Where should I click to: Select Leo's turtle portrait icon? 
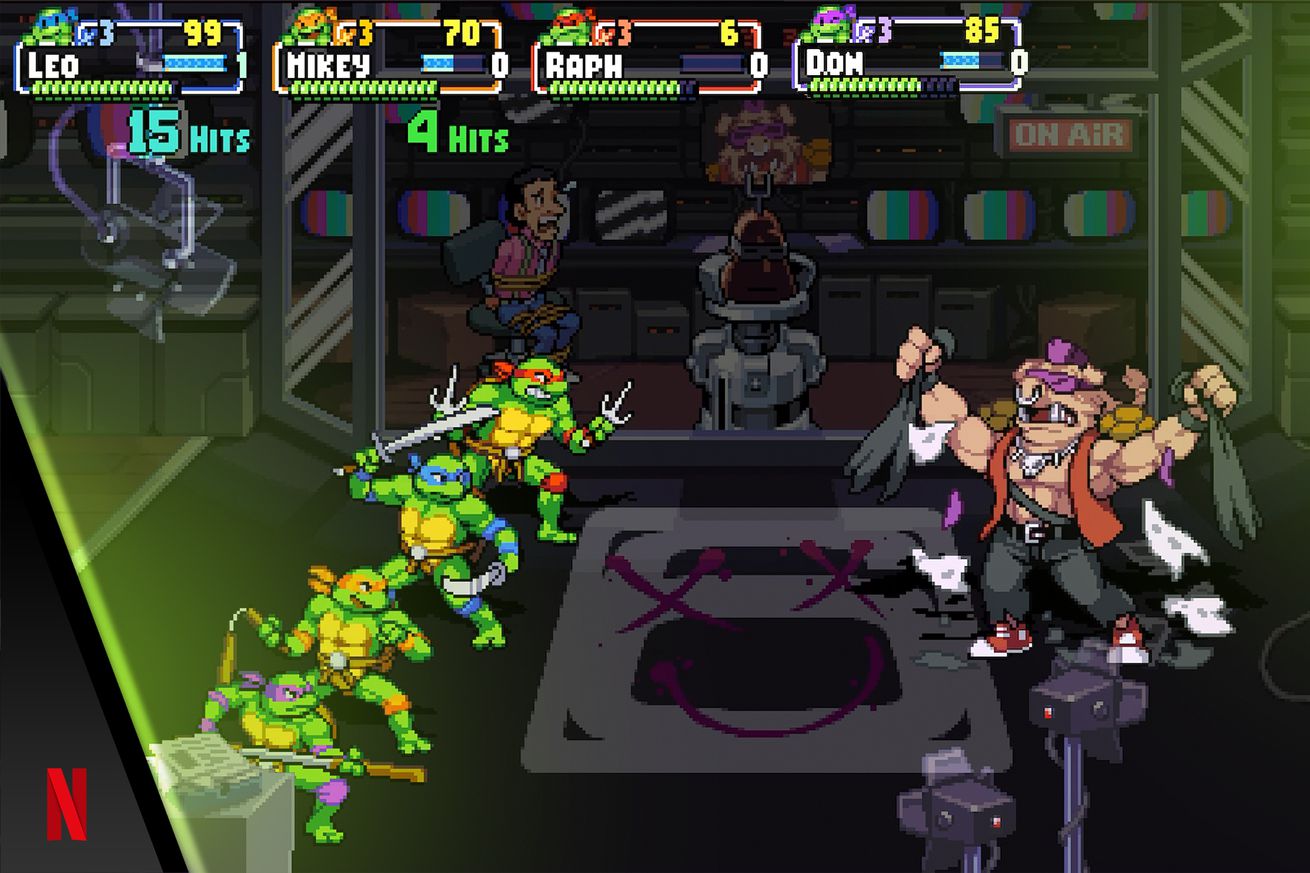pyautogui.click(x=50, y=28)
